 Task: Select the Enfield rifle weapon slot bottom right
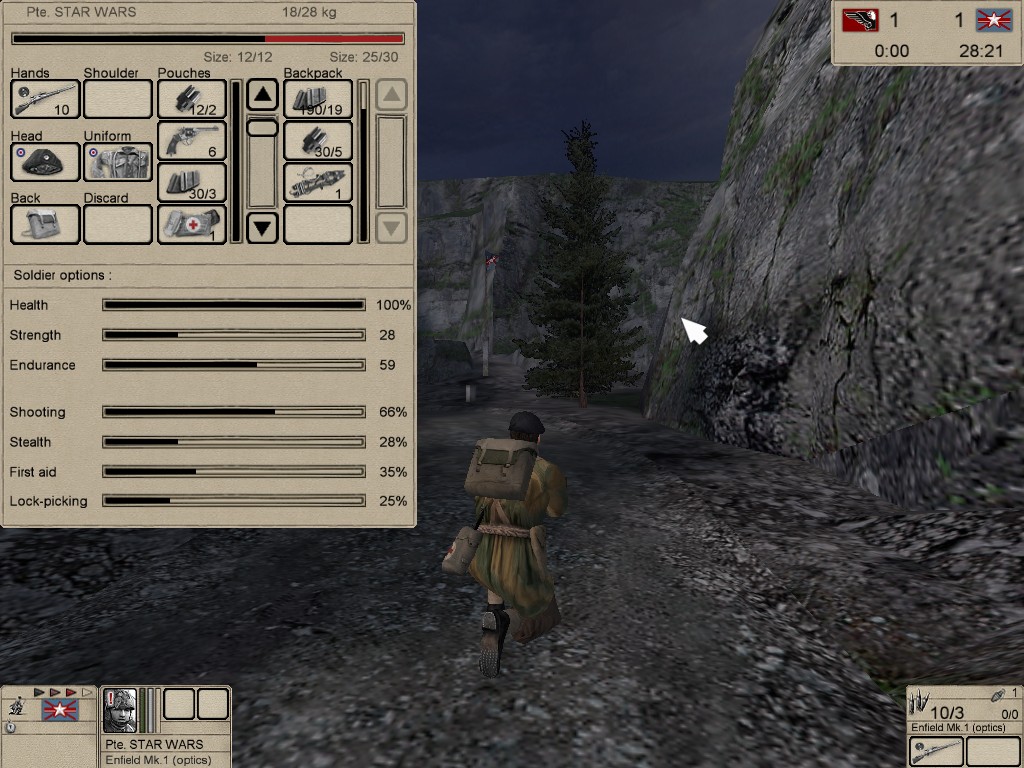point(936,750)
